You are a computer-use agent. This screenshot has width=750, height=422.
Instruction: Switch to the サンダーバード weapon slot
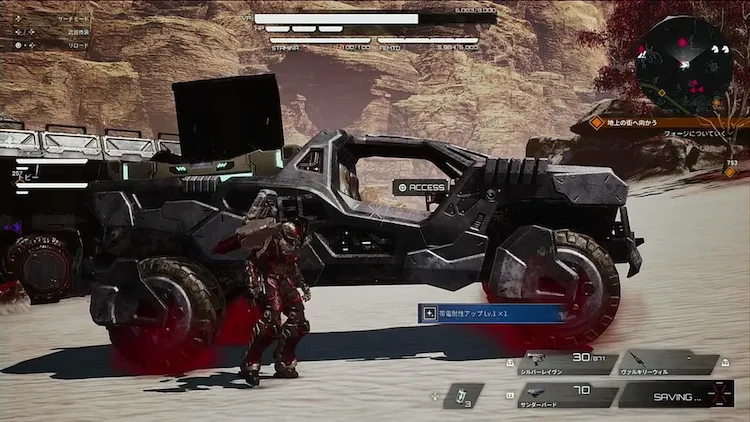pos(565,394)
